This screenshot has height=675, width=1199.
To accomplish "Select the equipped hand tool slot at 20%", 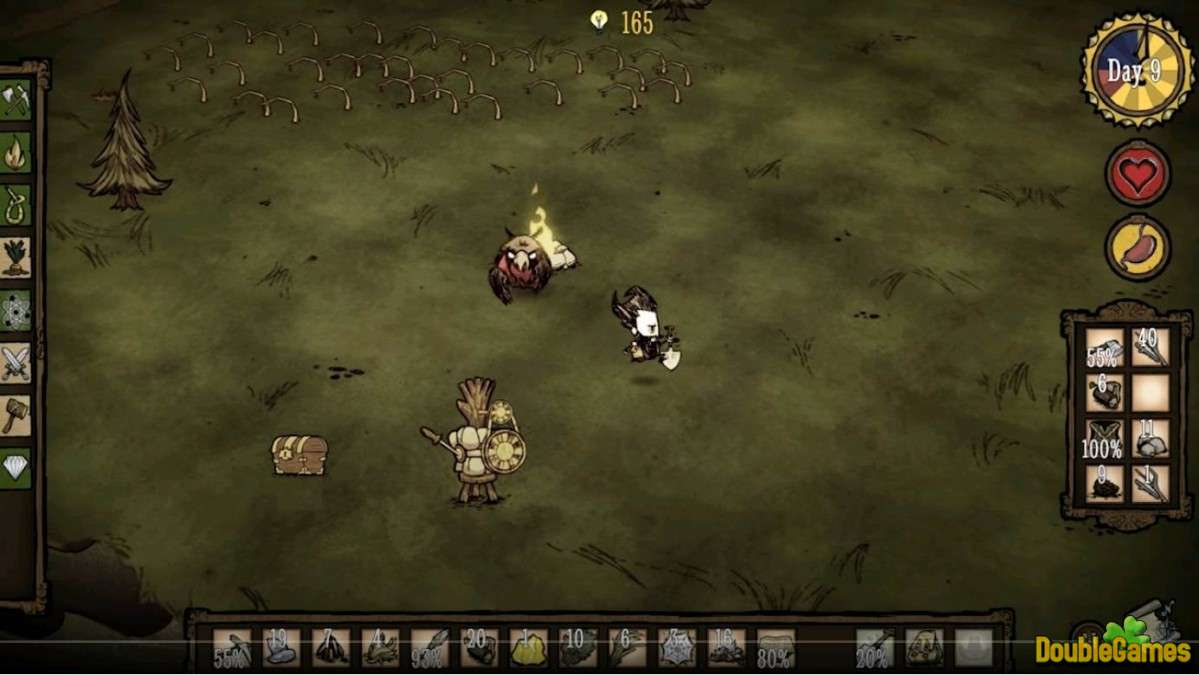I will 875,647.
